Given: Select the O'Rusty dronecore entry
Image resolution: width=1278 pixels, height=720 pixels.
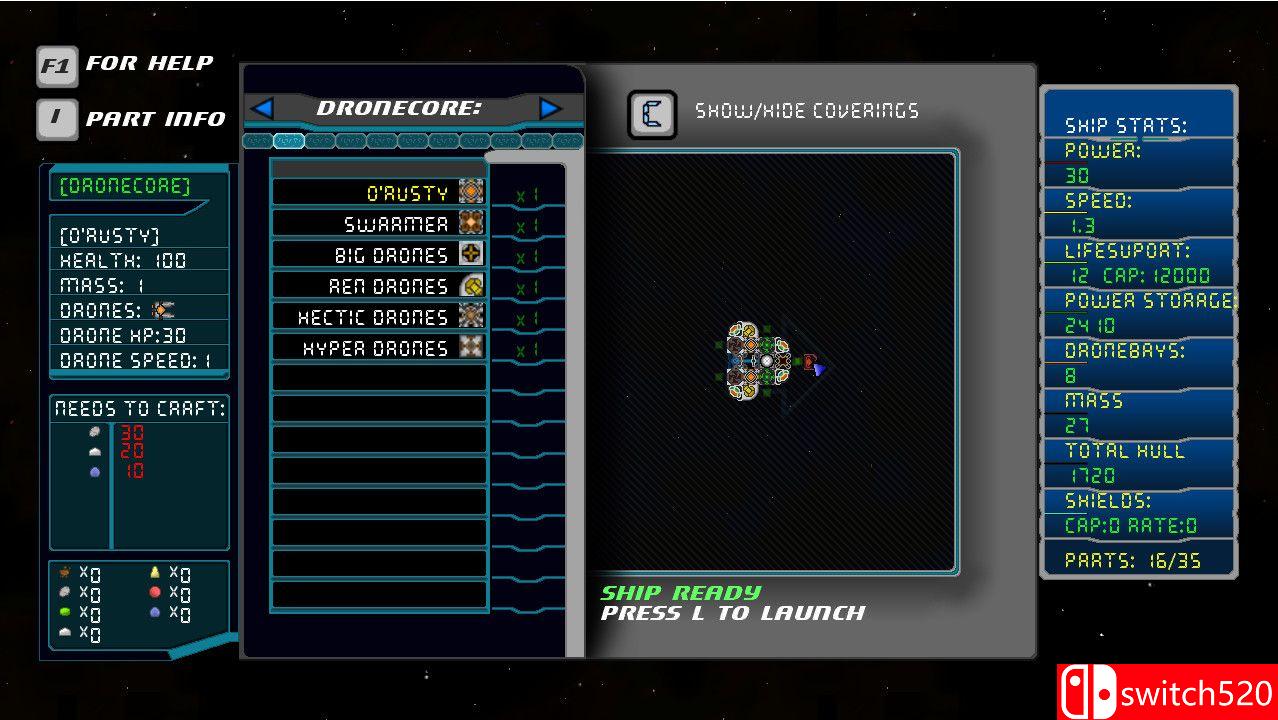Looking at the screenshot, I should tap(380, 193).
